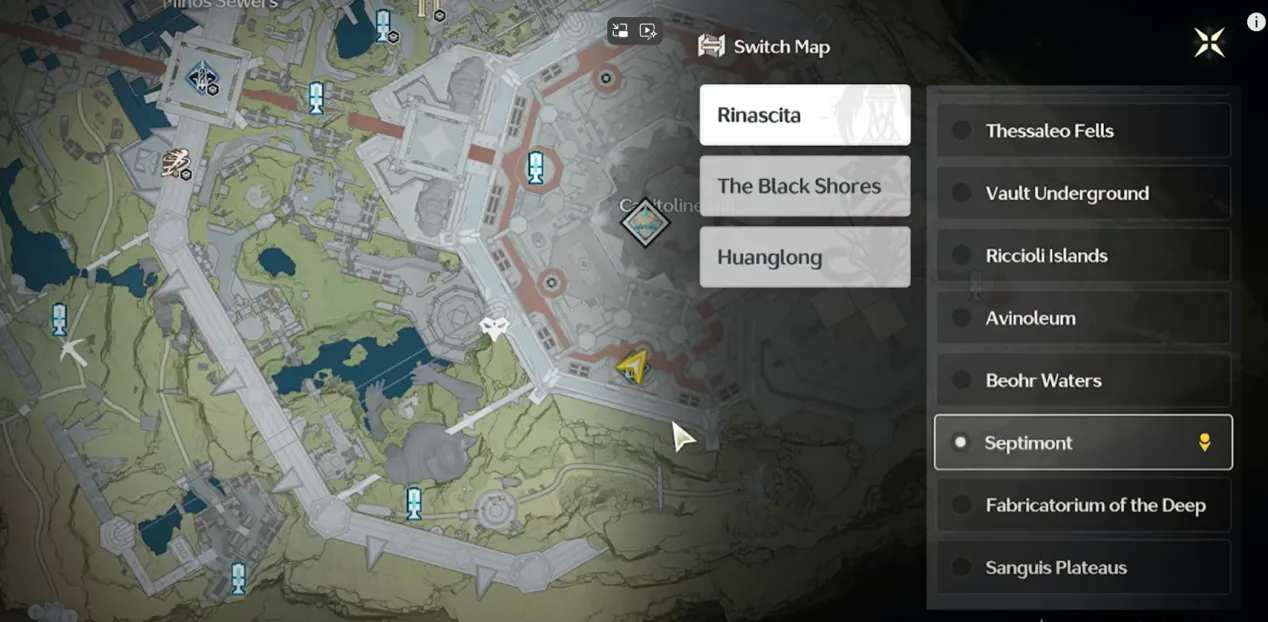Viewport: 1268px width, 622px height.
Task: Choose Sanguis Plateaus from the list
Action: pyautogui.click(x=1082, y=567)
